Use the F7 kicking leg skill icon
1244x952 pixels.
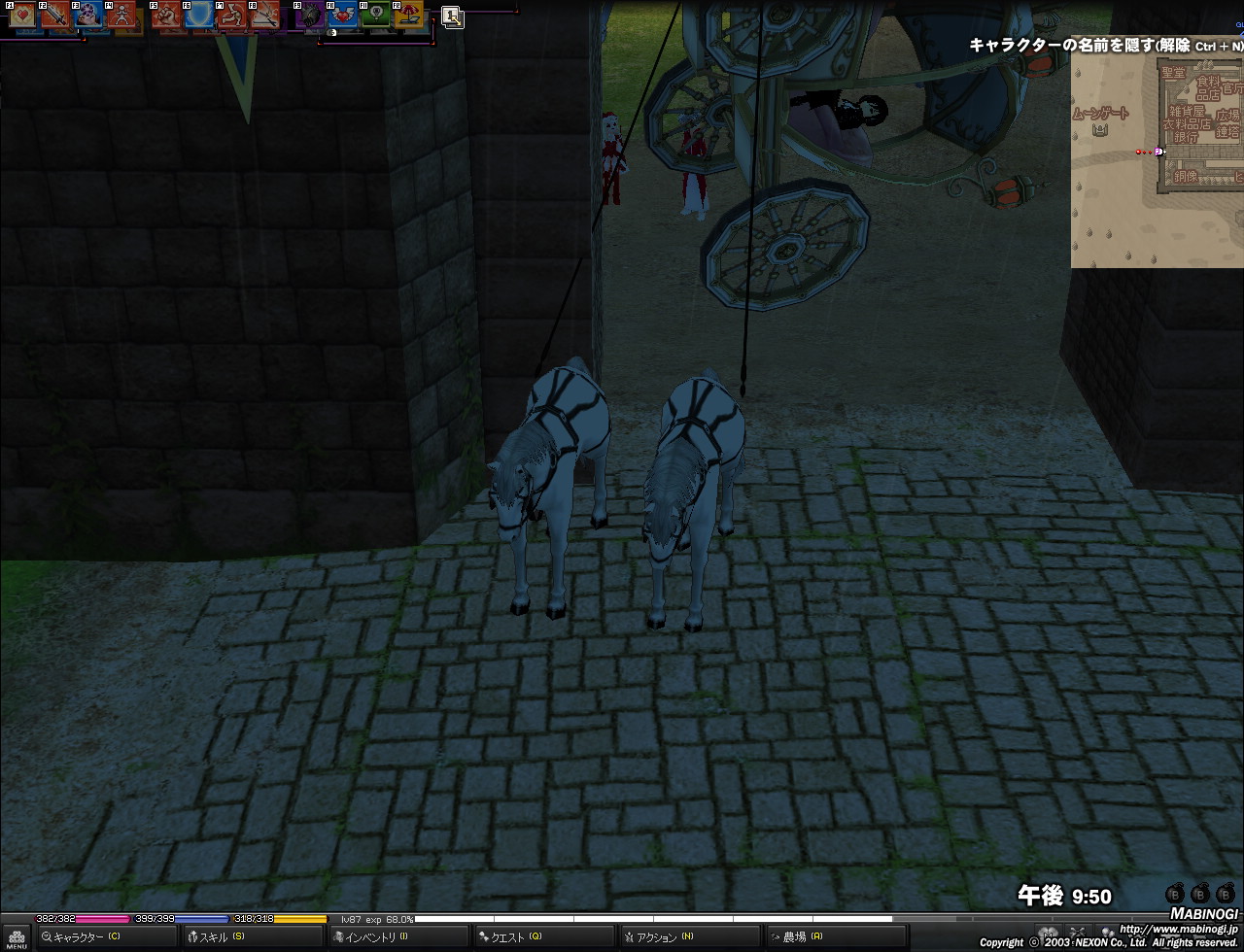[x=232, y=15]
